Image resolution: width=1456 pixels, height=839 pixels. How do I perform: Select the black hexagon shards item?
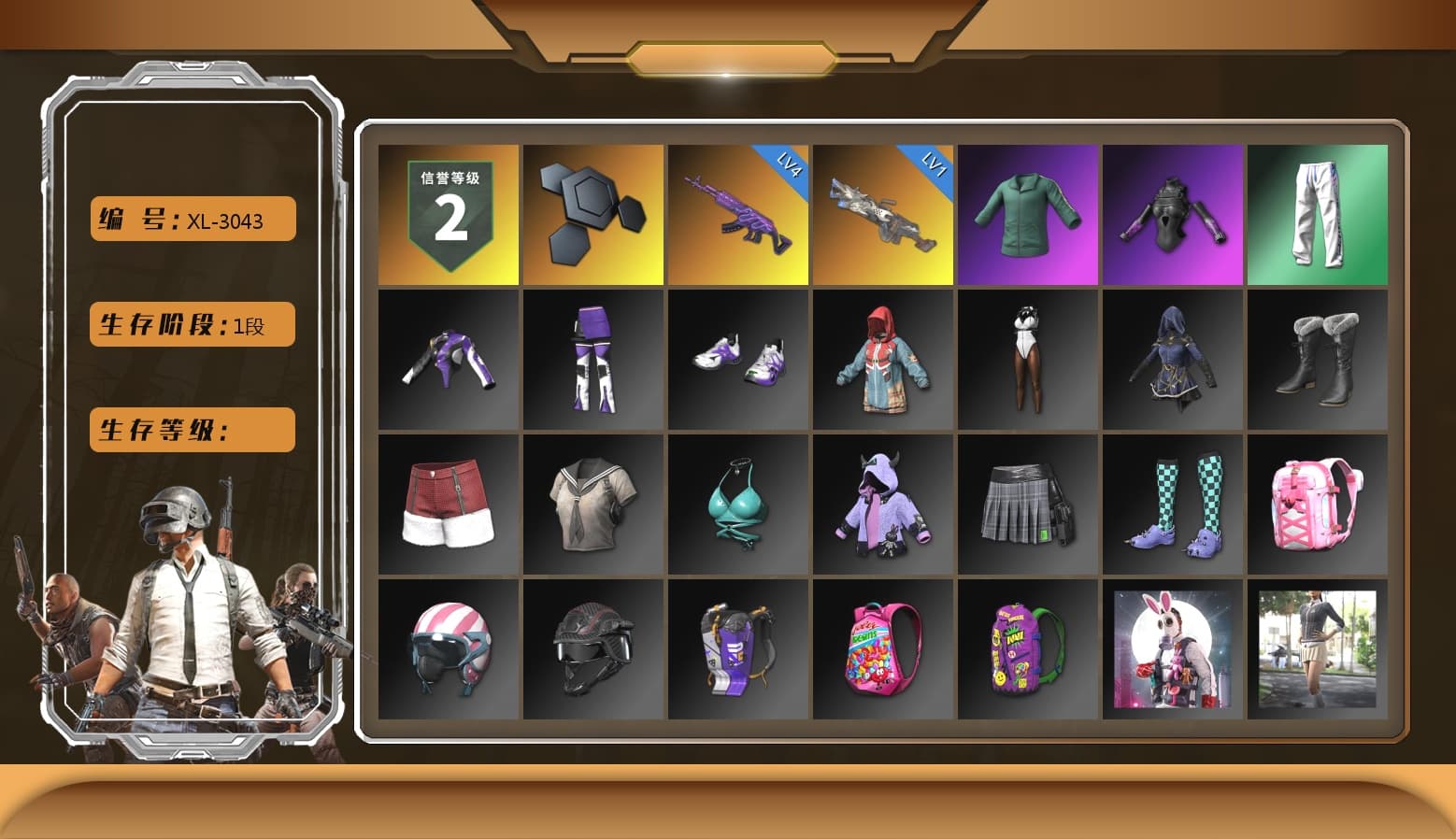pyautogui.click(x=592, y=214)
